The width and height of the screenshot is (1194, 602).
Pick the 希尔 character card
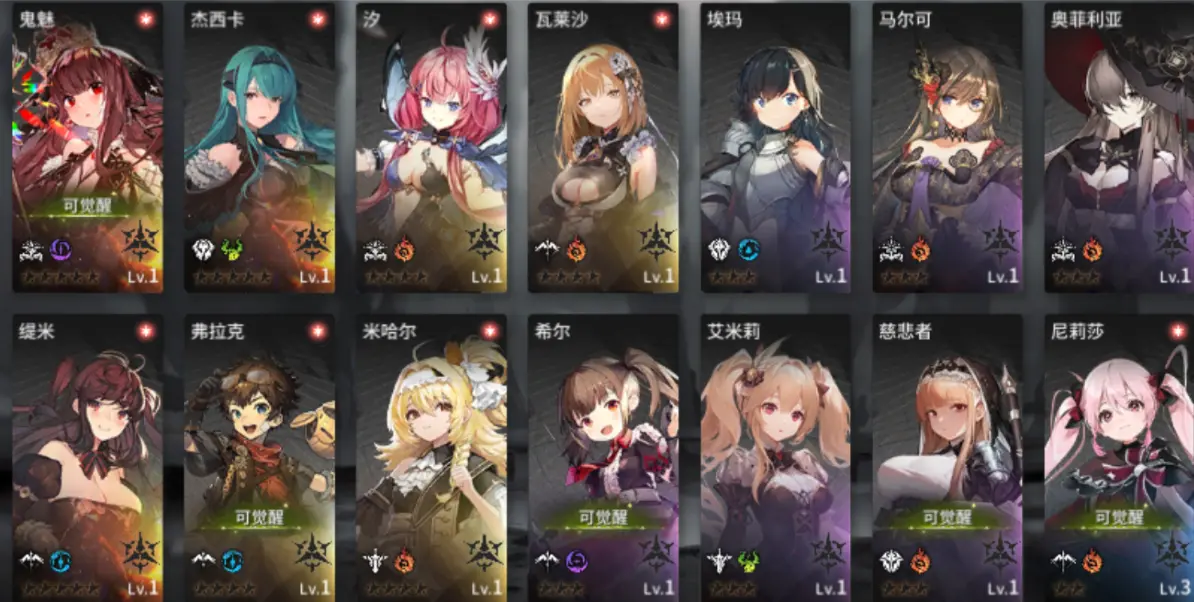(x=602, y=458)
